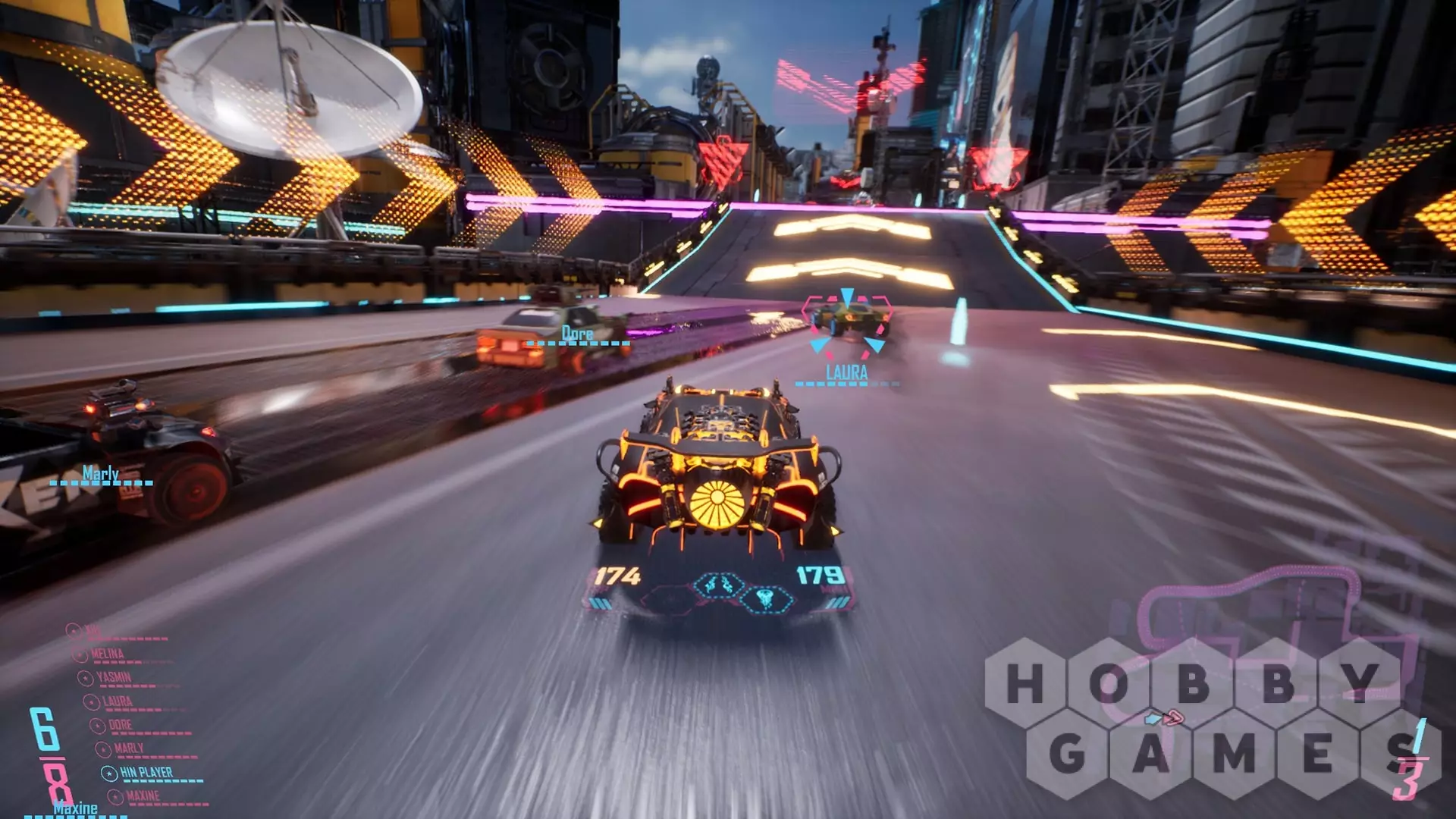
Task: Select MELINA in the racer standings
Action: point(108,654)
